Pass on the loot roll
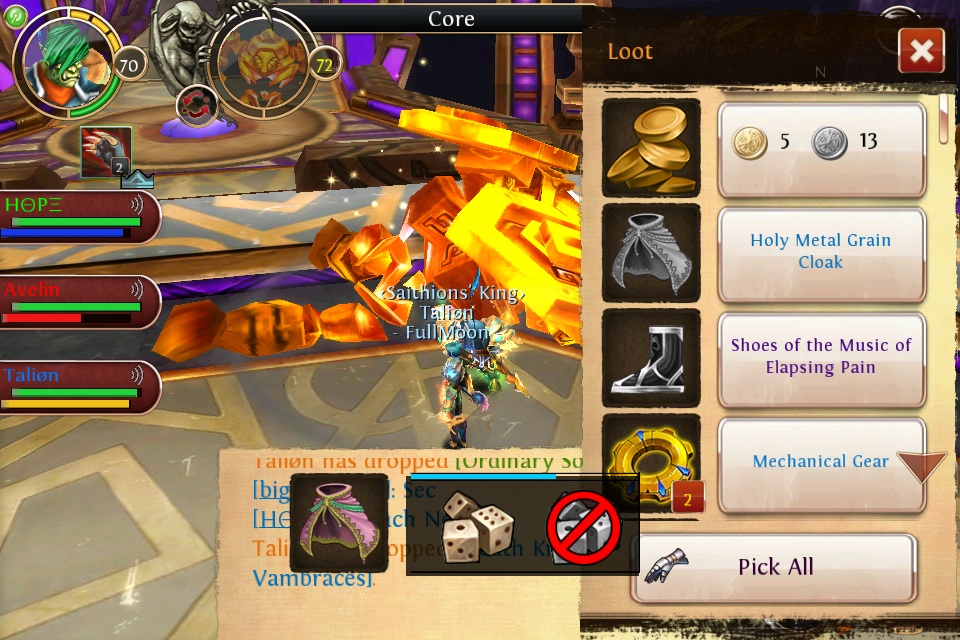 tap(584, 527)
